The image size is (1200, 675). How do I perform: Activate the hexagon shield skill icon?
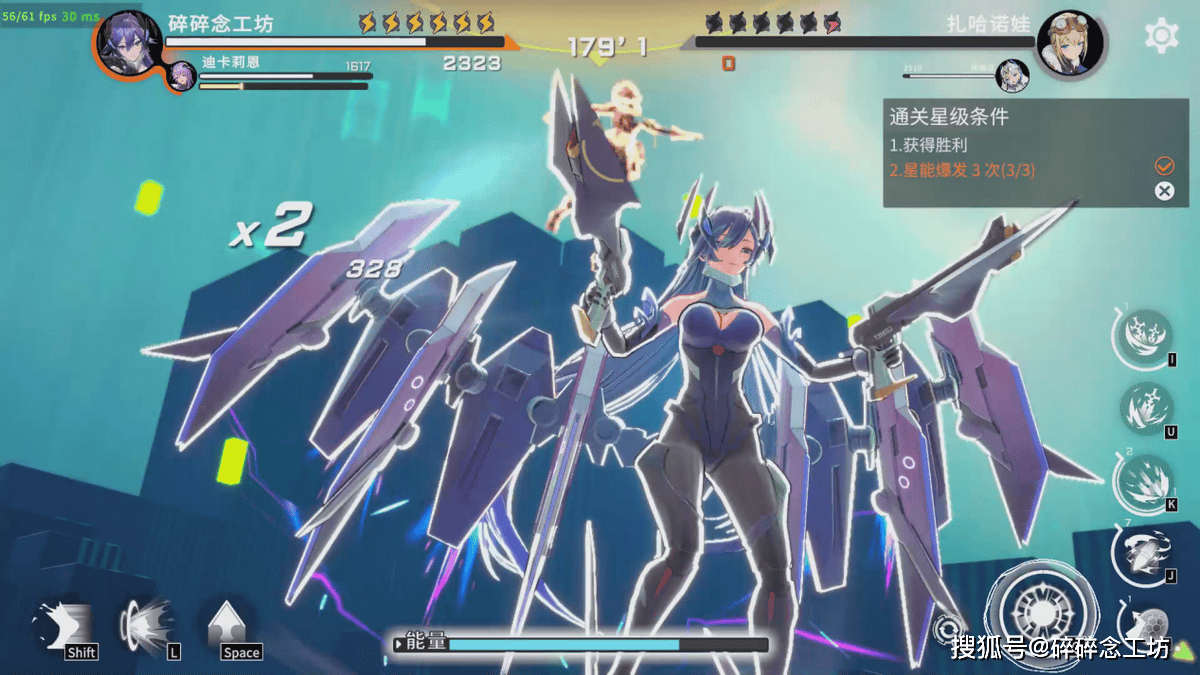[1151, 624]
